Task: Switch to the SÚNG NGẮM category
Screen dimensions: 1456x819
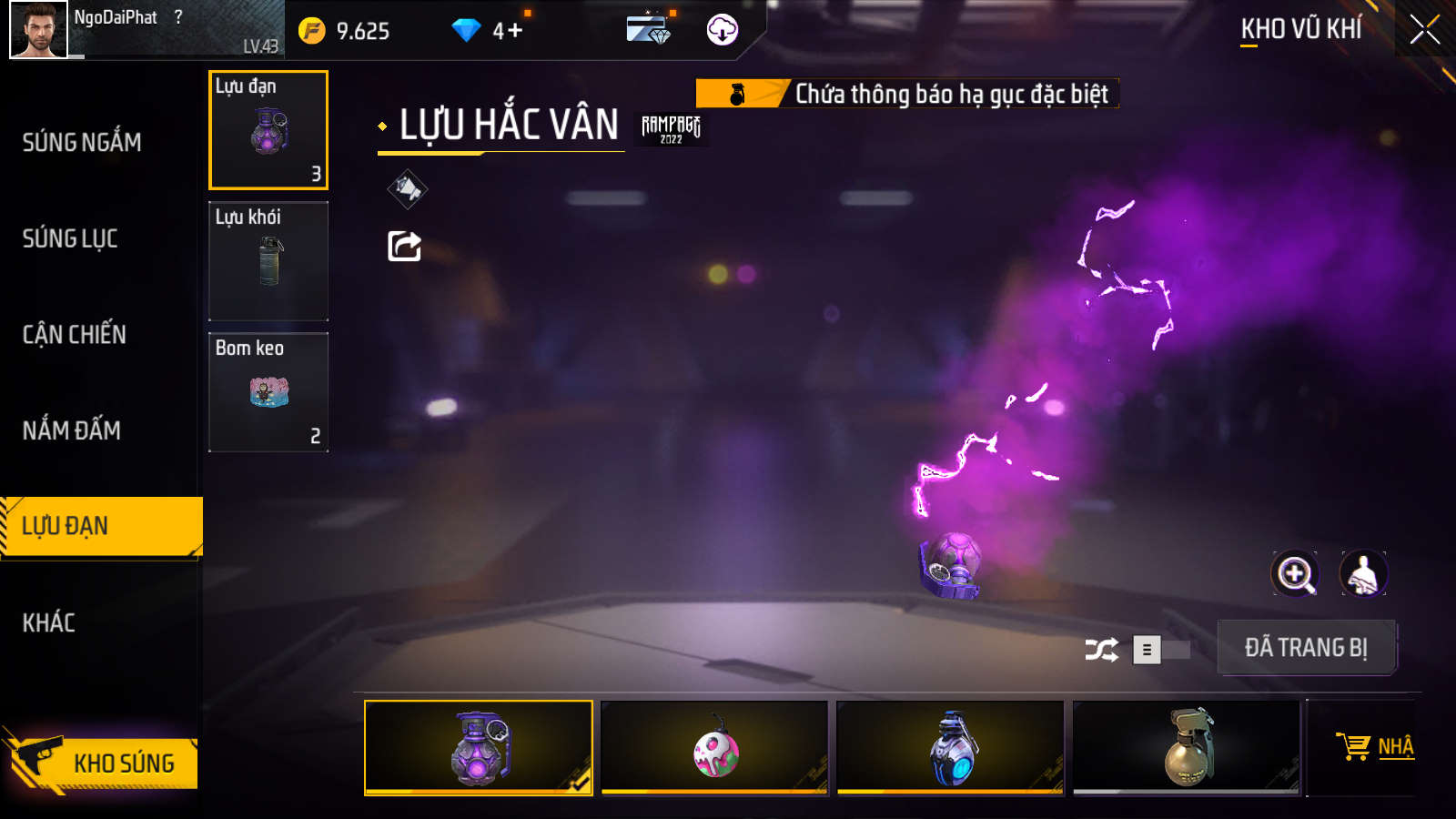Action: pos(82,143)
